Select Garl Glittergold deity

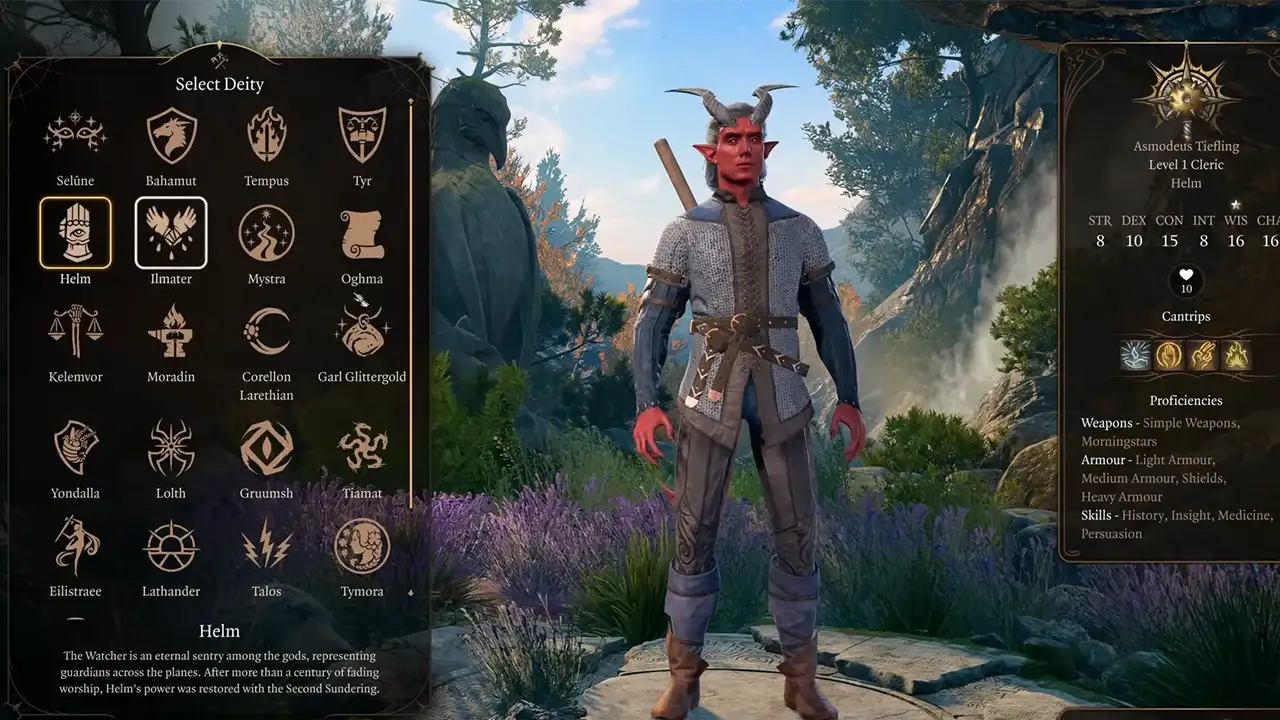point(362,331)
